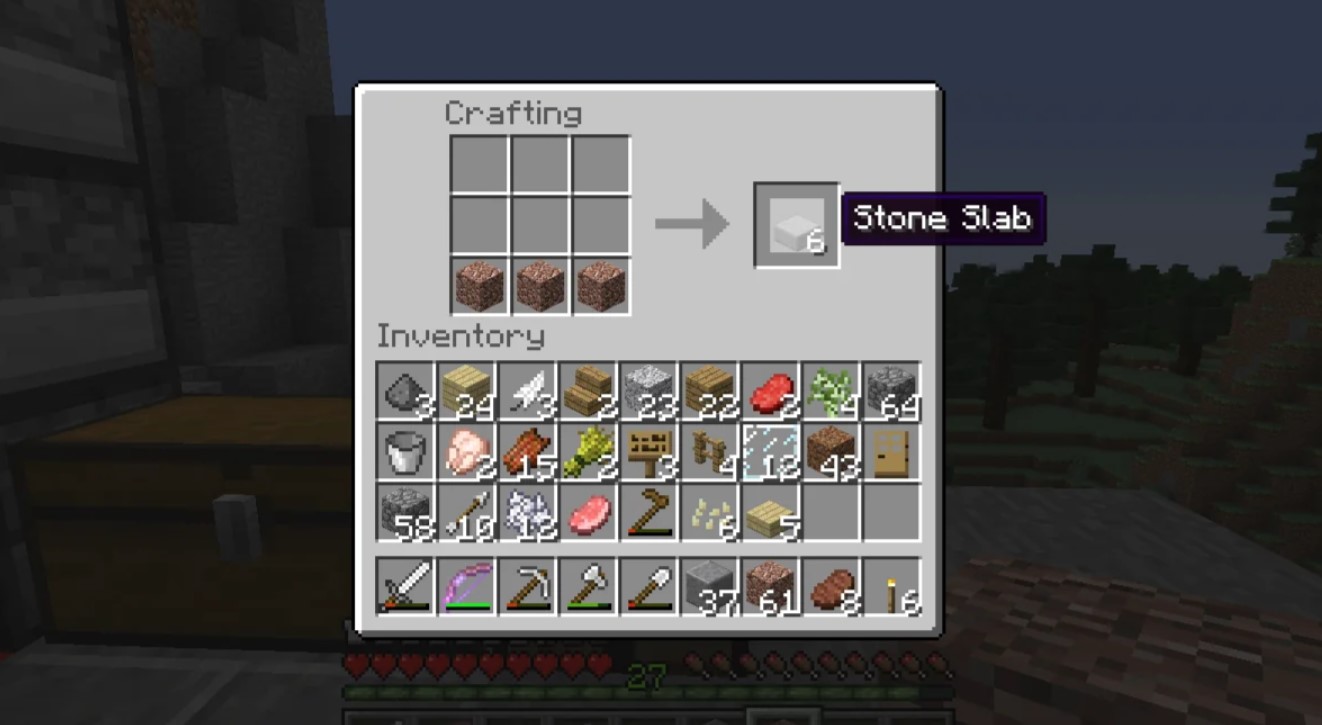Pick up the flint from inventory

point(406,391)
